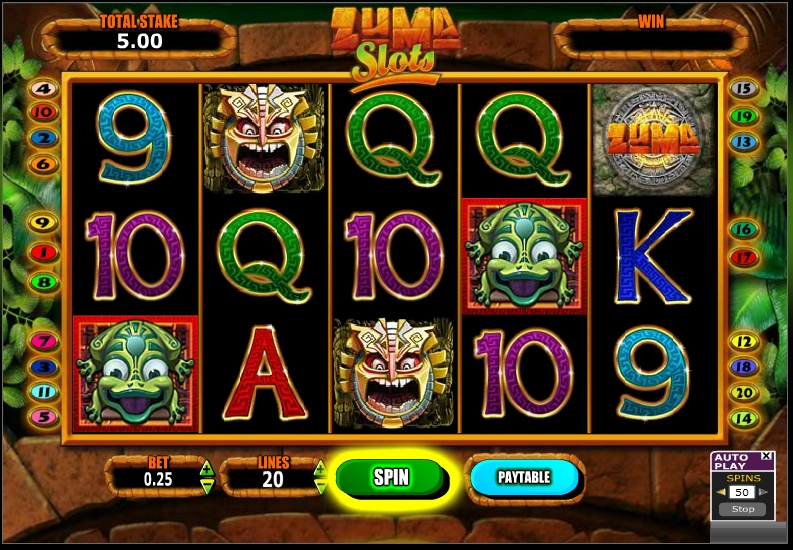Pick payline marker number 5
The height and width of the screenshot is (550, 793).
(44, 416)
